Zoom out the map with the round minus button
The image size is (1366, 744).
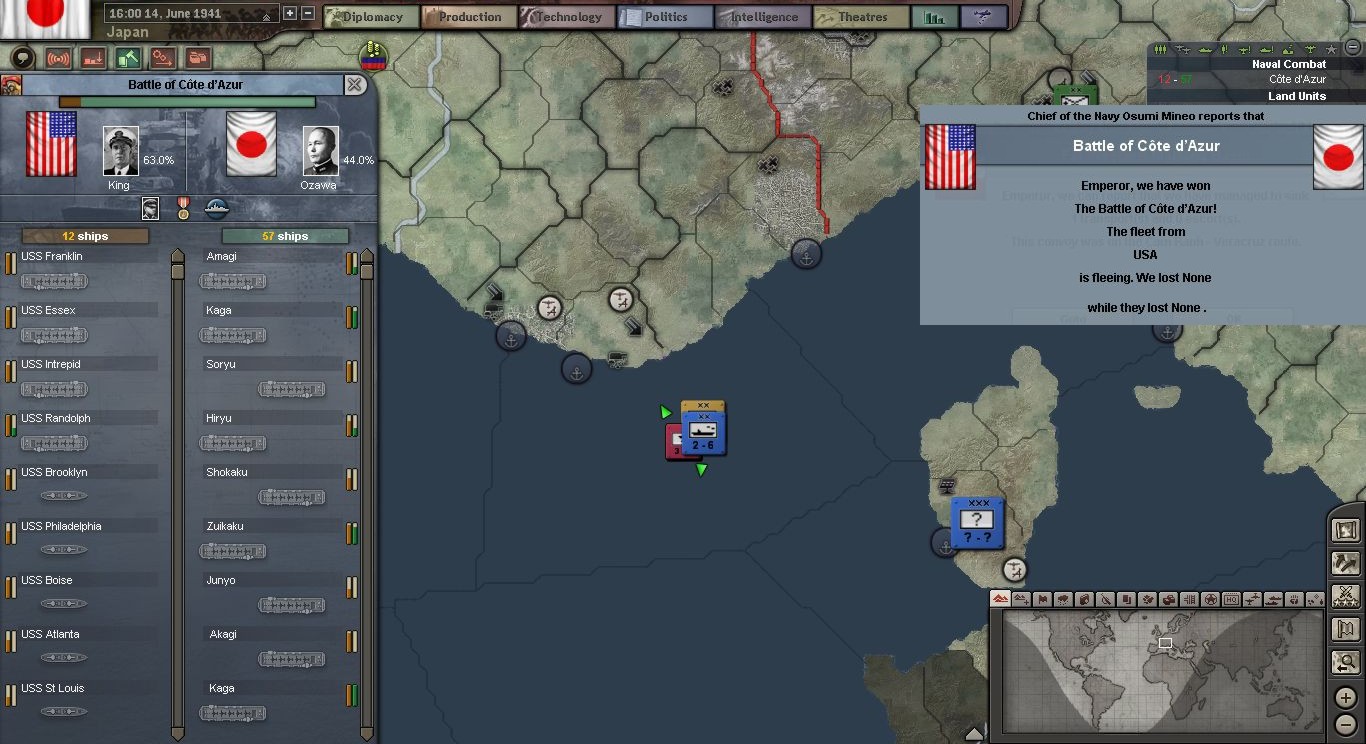coord(1346,725)
